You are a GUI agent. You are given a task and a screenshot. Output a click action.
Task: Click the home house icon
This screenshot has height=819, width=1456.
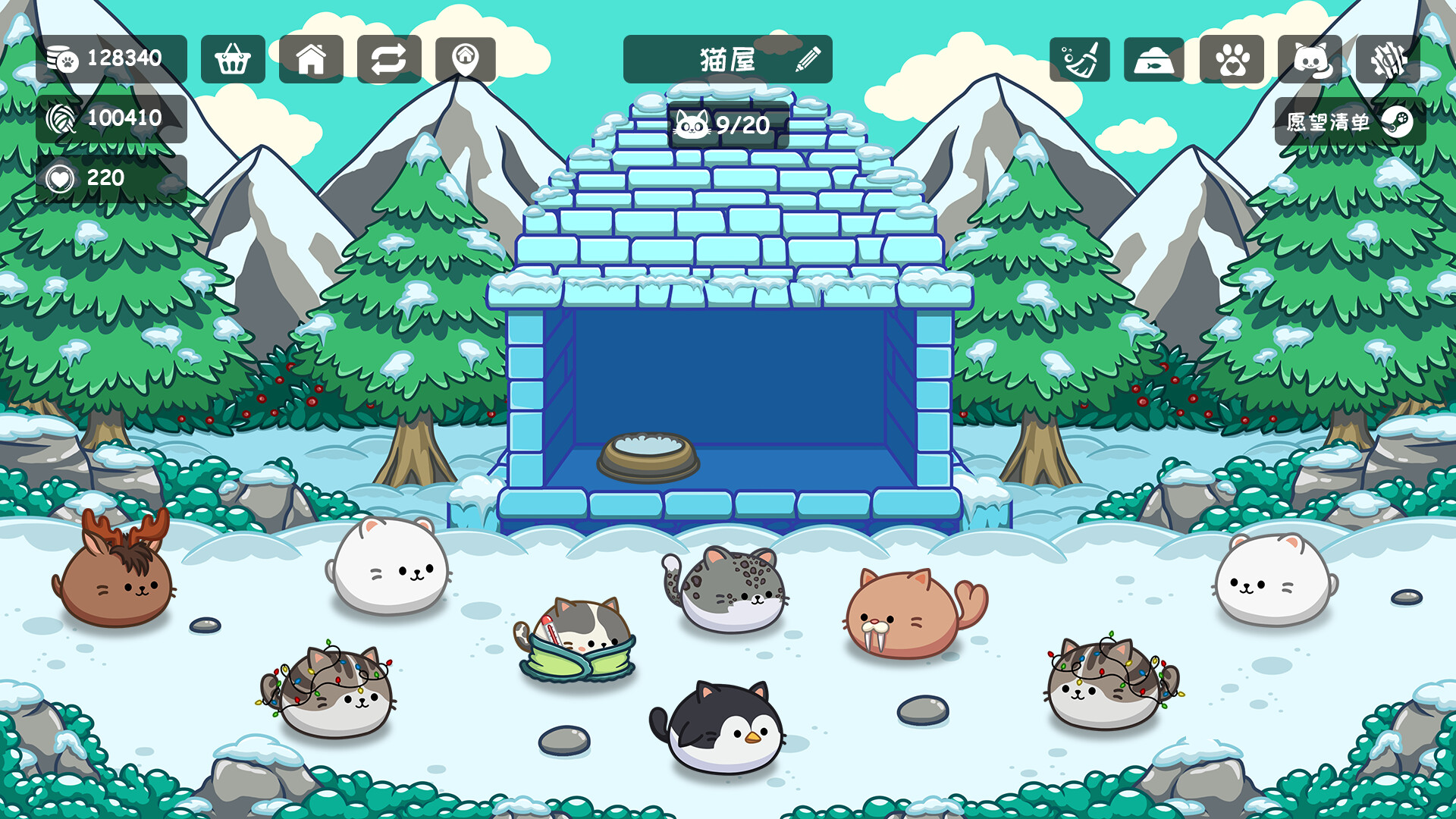tap(311, 59)
